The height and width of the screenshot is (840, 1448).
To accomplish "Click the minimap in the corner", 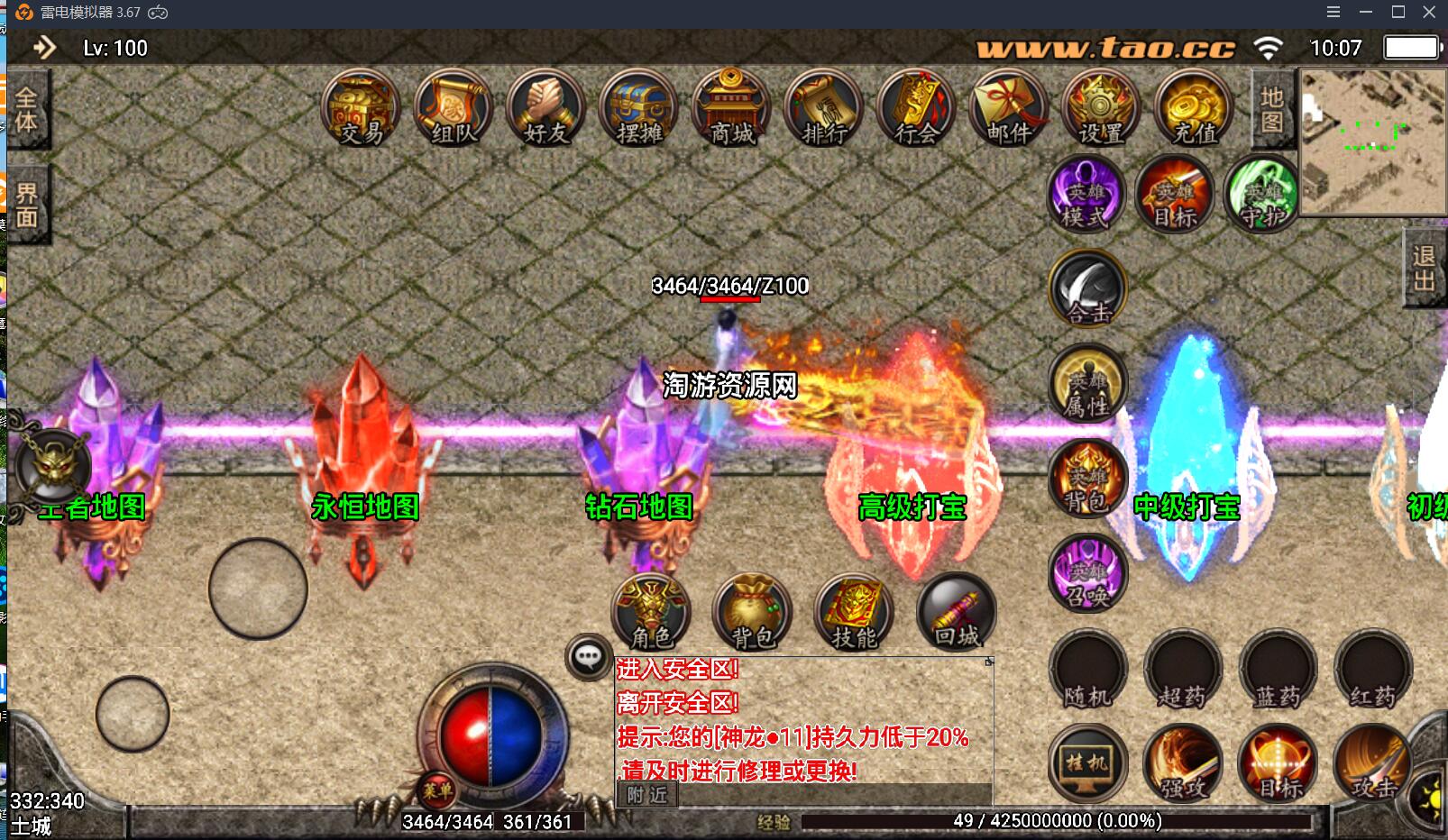I will pos(1372,142).
